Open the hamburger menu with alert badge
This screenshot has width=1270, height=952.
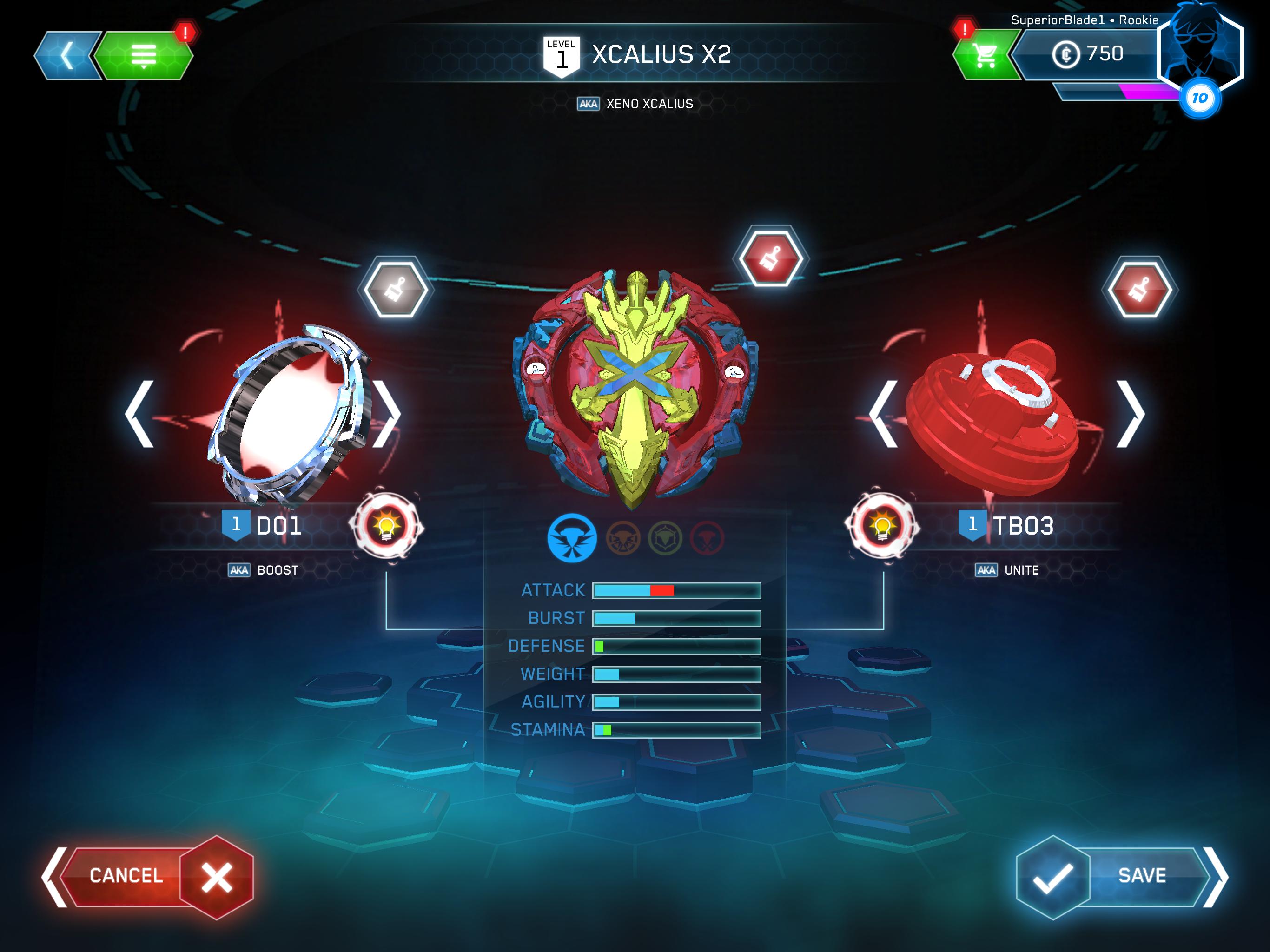pyautogui.click(x=145, y=54)
